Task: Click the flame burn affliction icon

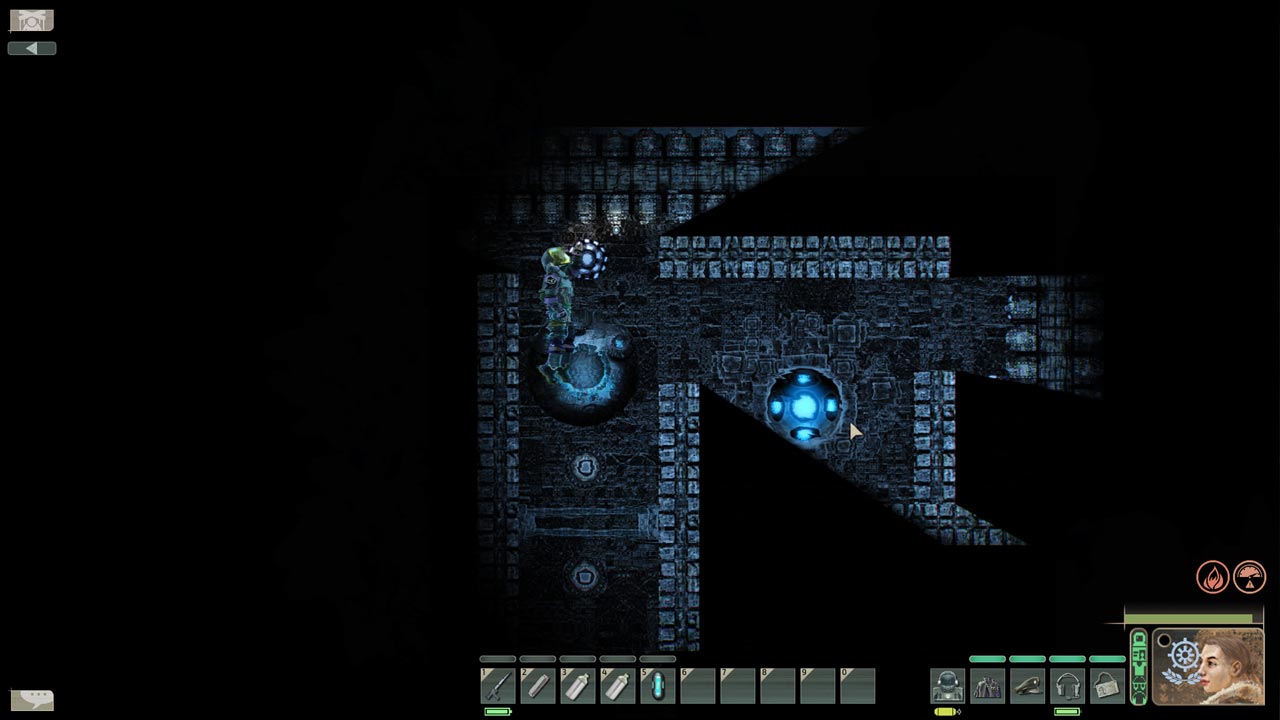Action: click(1213, 577)
